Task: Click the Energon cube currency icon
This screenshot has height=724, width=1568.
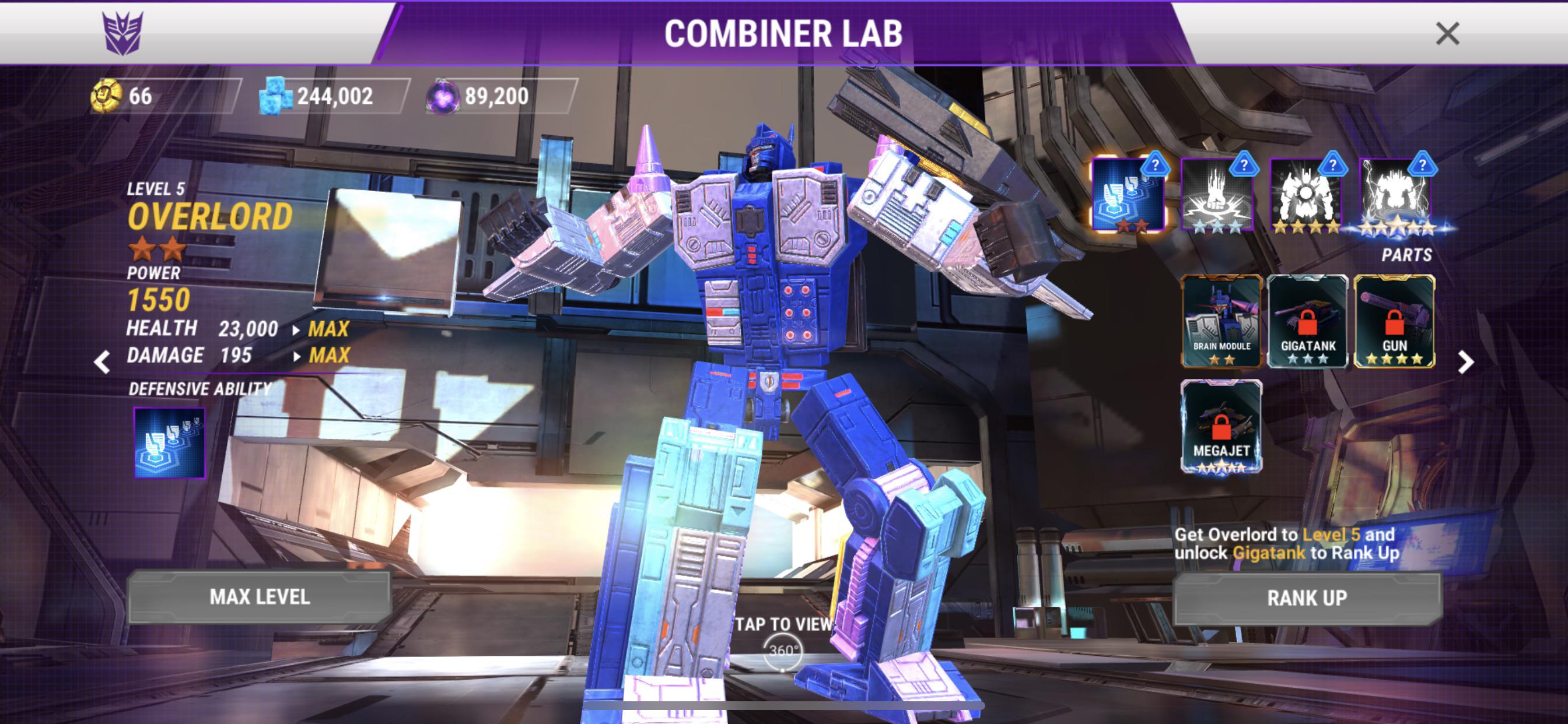Action: [275, 95]
